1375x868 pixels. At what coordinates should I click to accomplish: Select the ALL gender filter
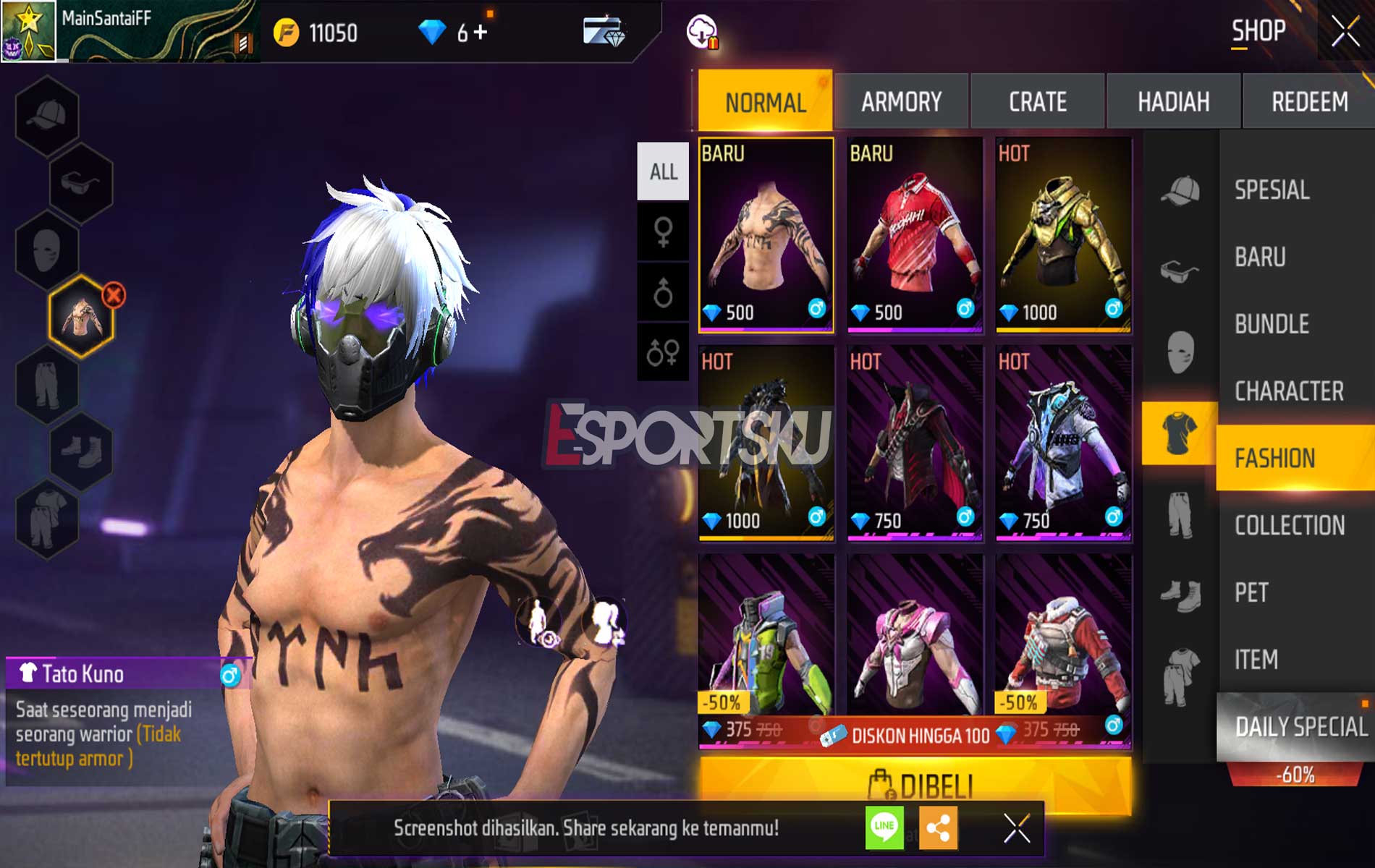663,171
